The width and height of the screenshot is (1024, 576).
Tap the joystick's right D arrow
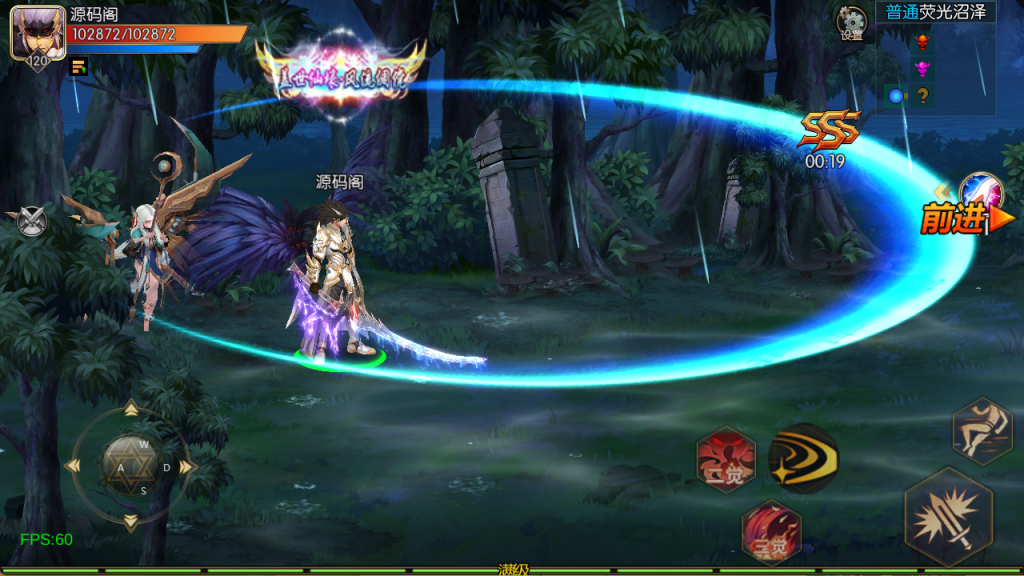tap(188, 466)
